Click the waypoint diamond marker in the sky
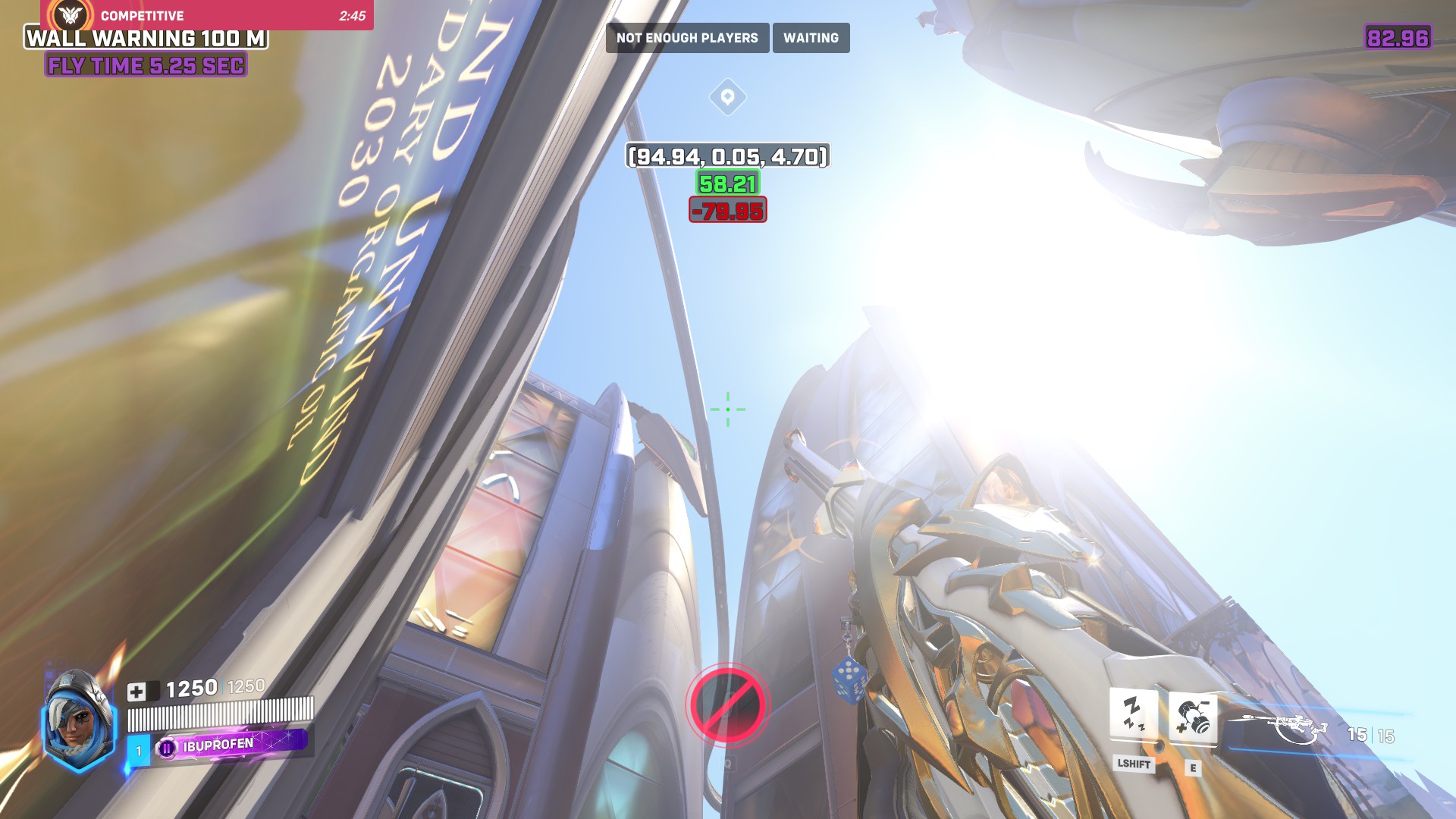This screenshot has height=819, width=1456. pyautogui.click(x=728, y=98)
